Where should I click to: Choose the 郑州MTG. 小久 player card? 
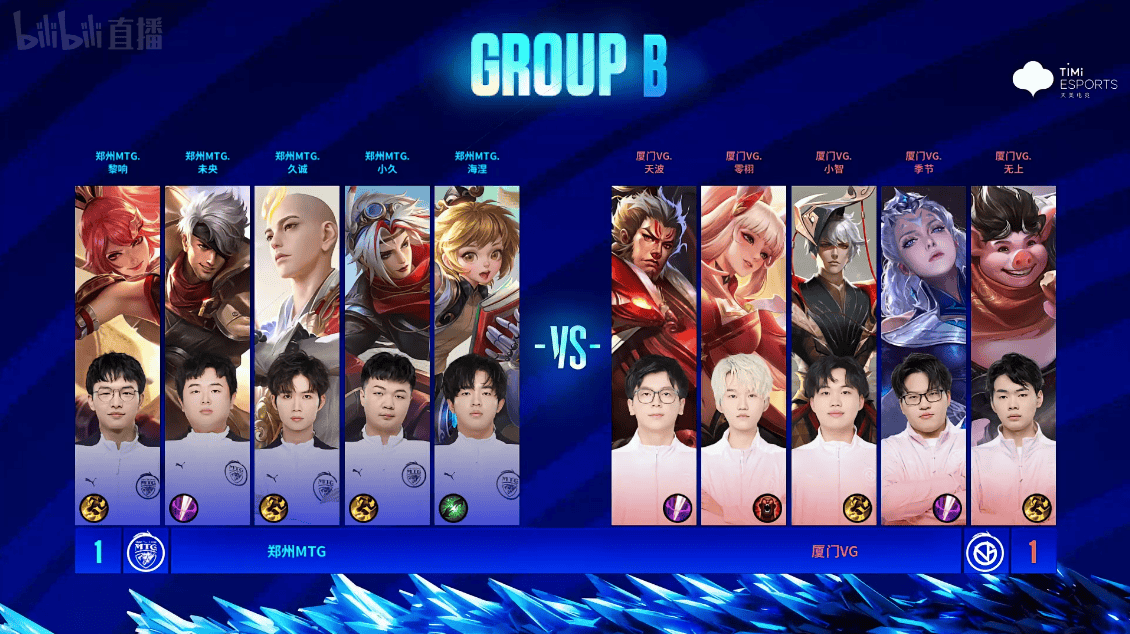(387, 355)
